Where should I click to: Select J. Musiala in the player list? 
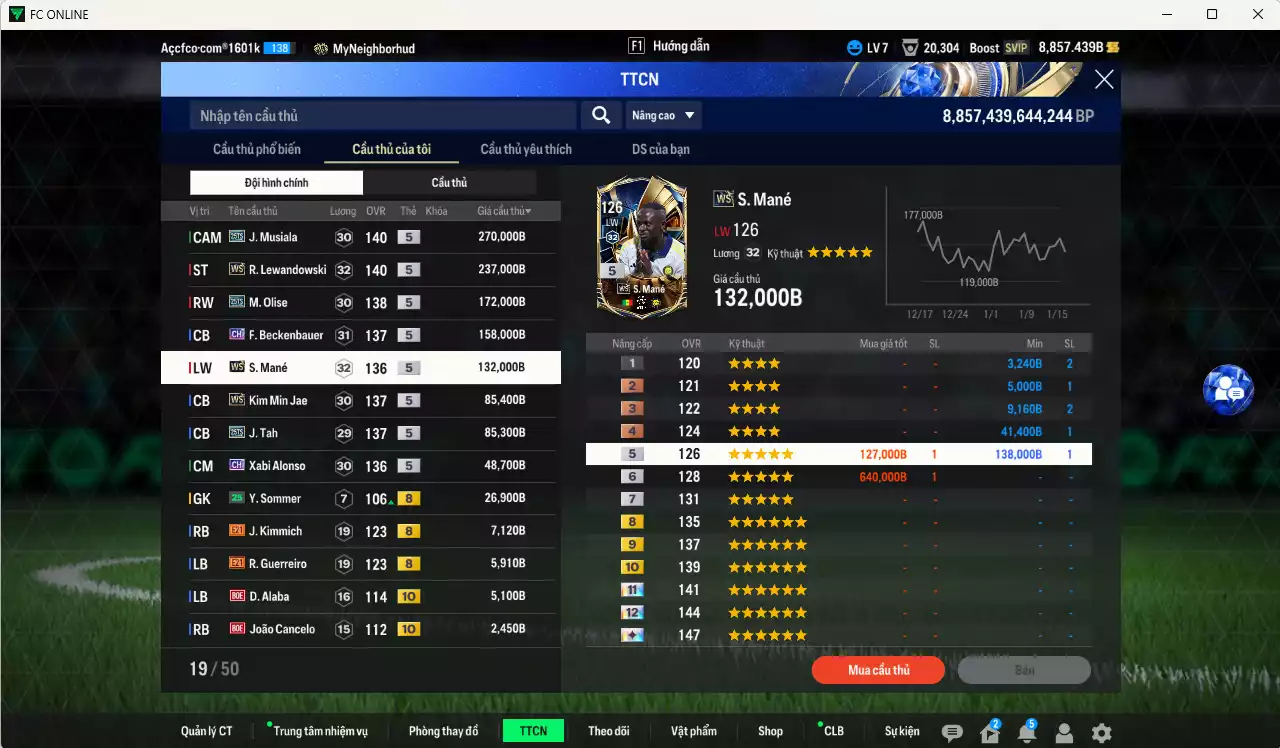tap(360, 238)
